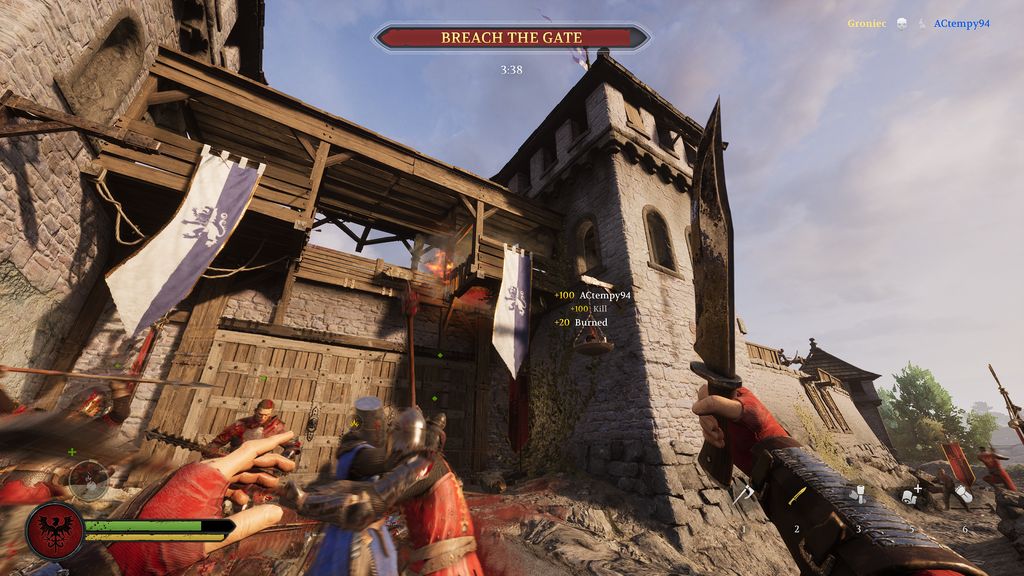Click the red eagle faction emblem

pos(54,530)
